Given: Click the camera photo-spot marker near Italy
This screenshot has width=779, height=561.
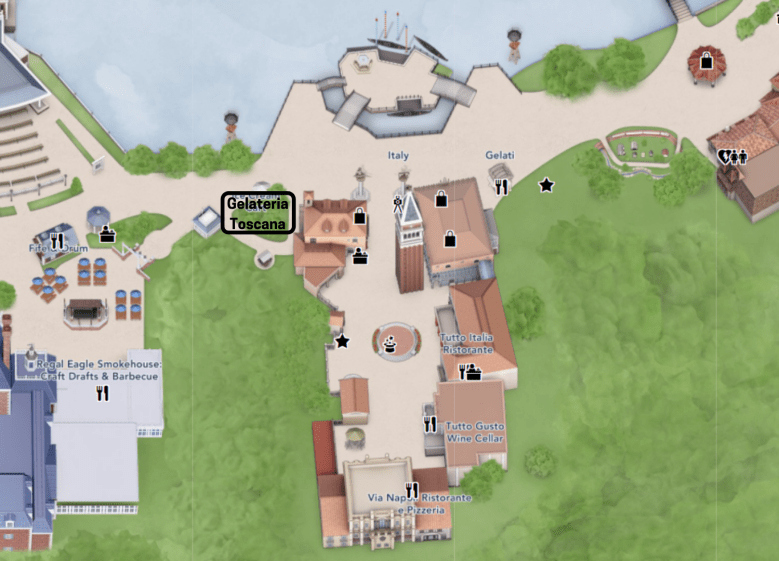Looking at the screenshot, I should 397,205.
